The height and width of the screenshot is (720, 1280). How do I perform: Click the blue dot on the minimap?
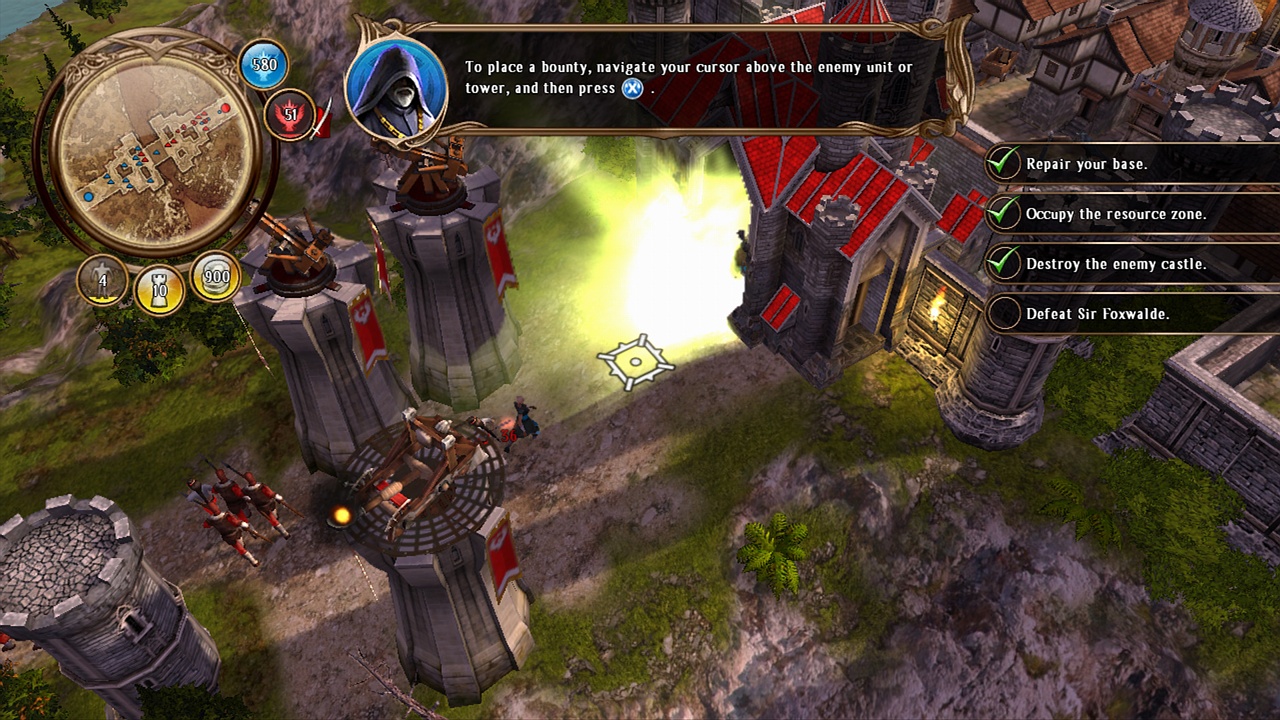click(x=88, y=195)
